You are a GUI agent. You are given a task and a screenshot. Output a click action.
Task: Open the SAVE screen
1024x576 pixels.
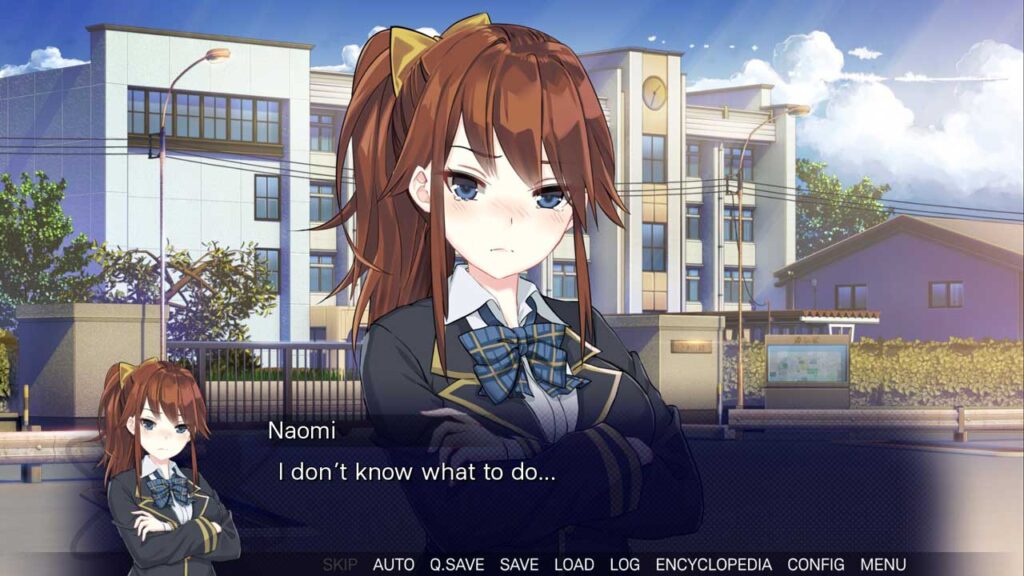click(519, 565)
